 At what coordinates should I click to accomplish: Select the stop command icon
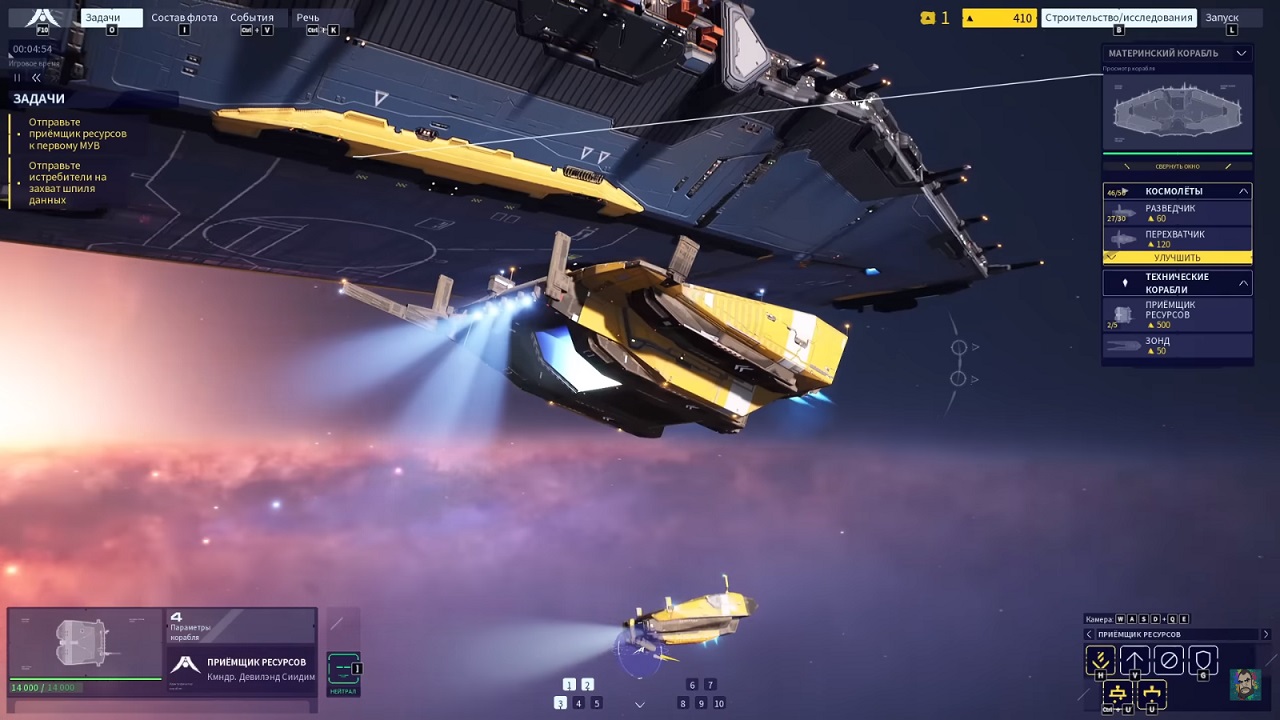pos(1168,659)
